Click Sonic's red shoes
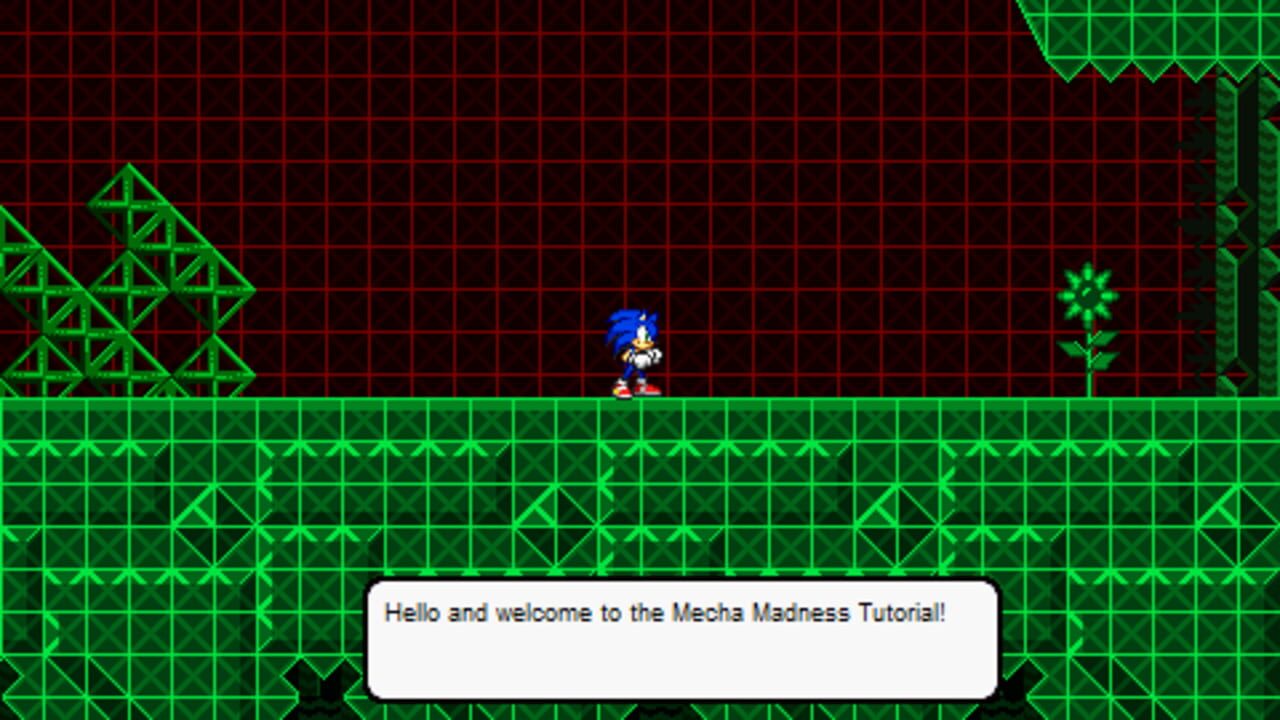 click(635, 388)
